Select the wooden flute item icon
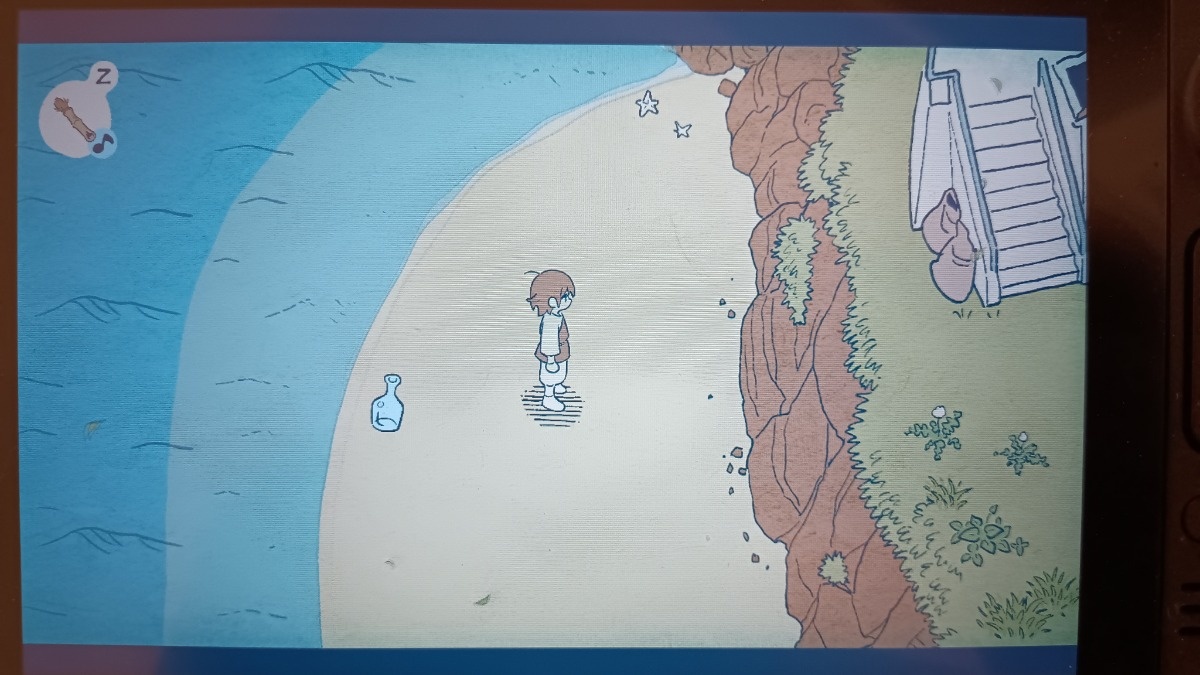The height and width of the screenshot is (675, 1200). pos(75,119)
